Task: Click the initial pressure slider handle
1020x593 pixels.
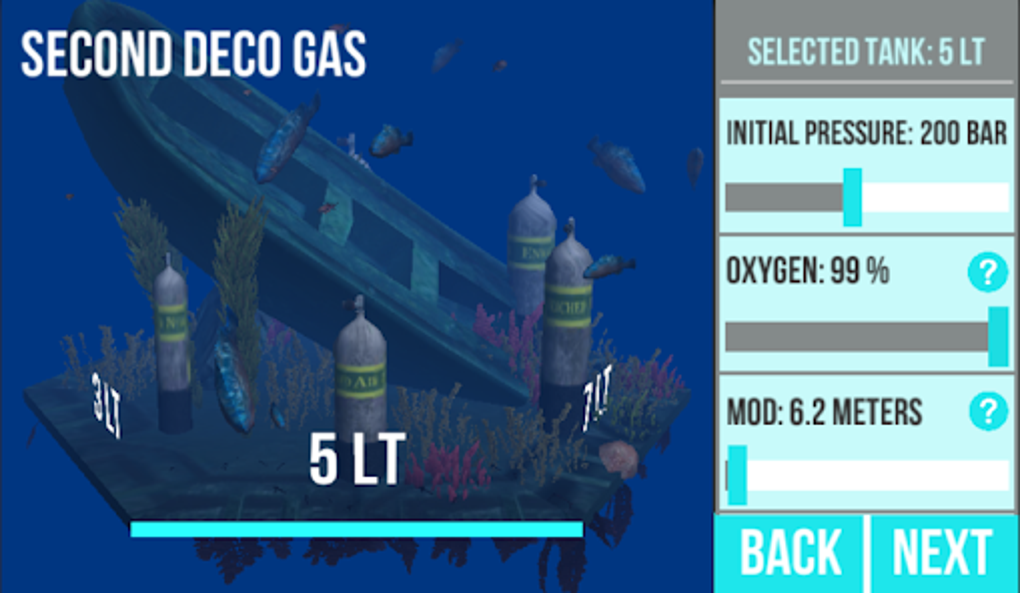Action: pos(852,197)
